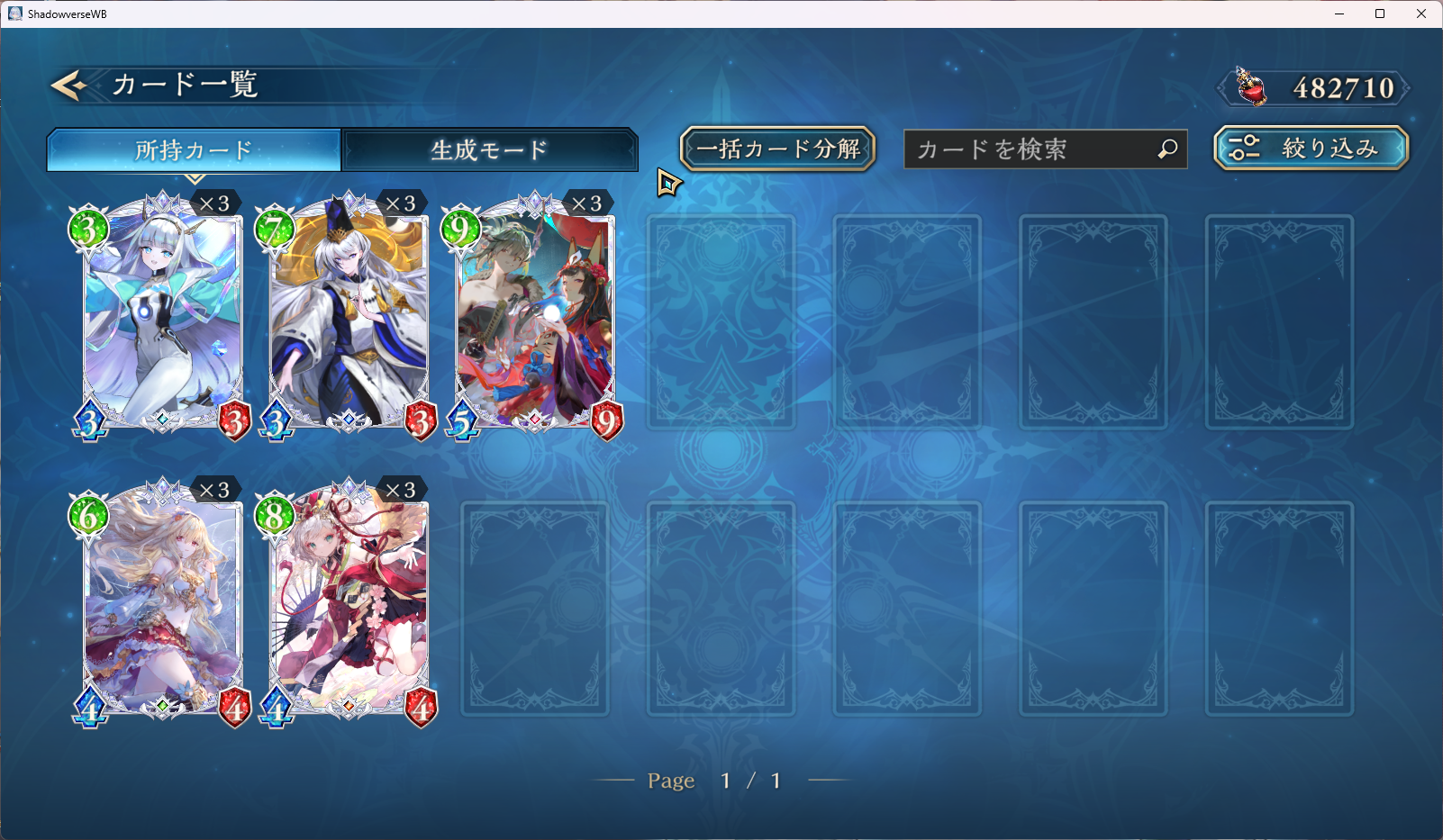Click the red vial currency icon
This screenshot has height=840, width=1443.
tap(1250, 87)
